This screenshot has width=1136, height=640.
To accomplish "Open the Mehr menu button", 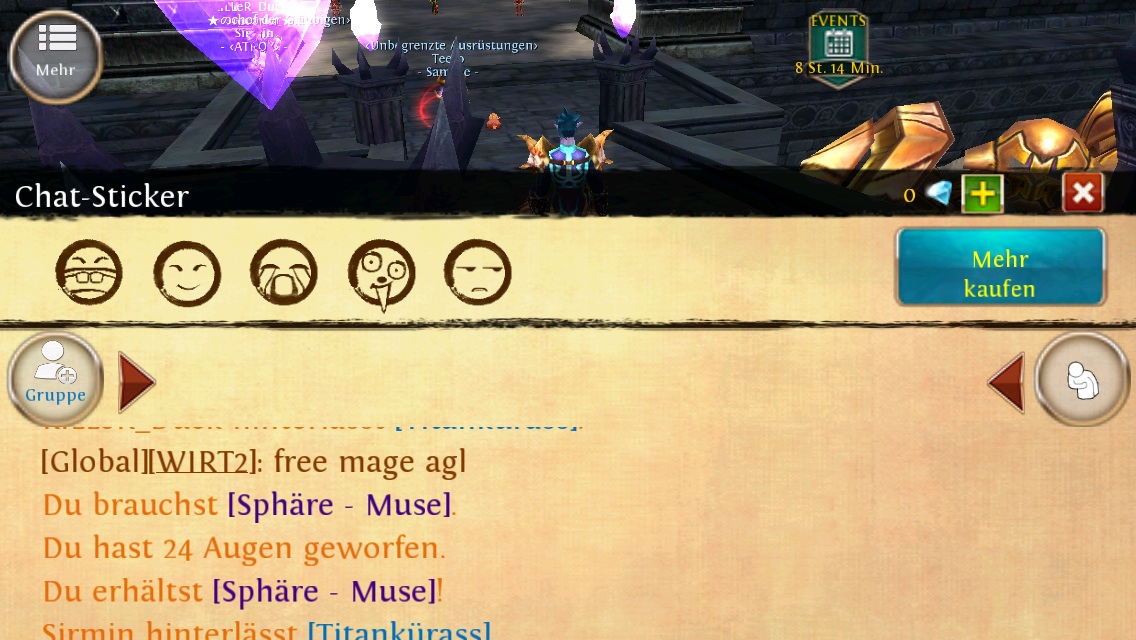I will click(56, 55).
